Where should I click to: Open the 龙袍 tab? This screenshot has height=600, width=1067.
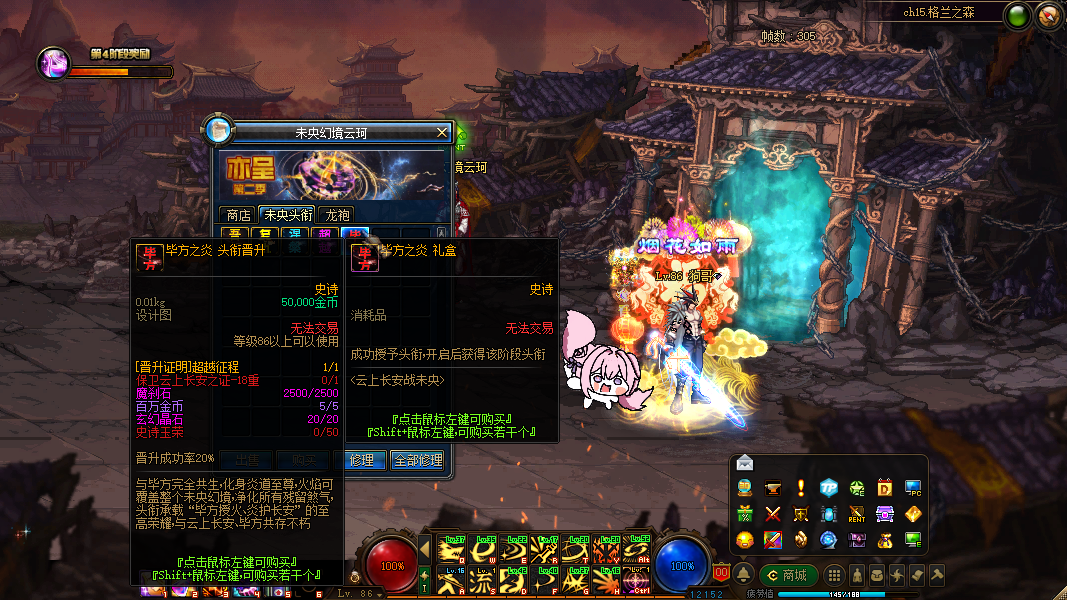click(338, 214)
